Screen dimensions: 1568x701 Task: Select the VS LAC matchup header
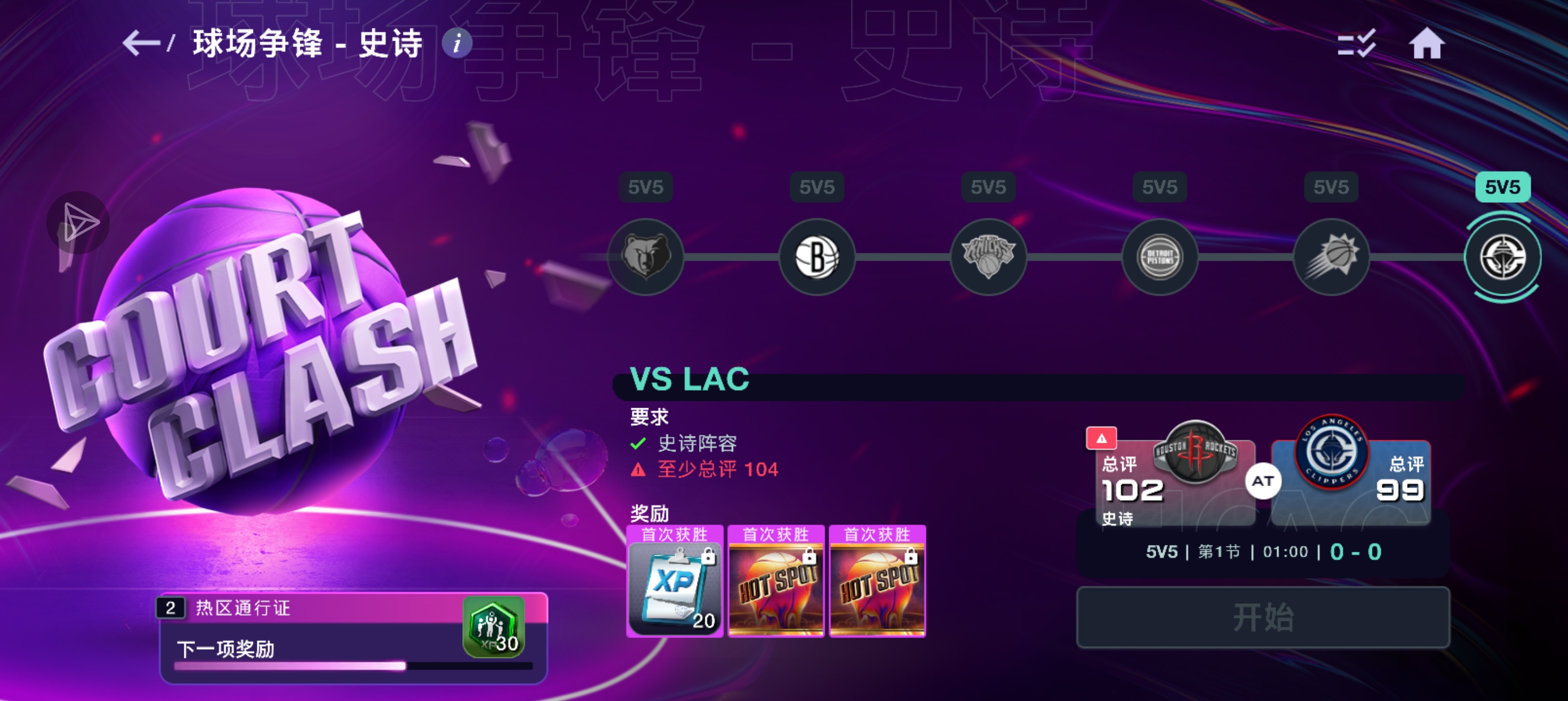tap(691, 379)
